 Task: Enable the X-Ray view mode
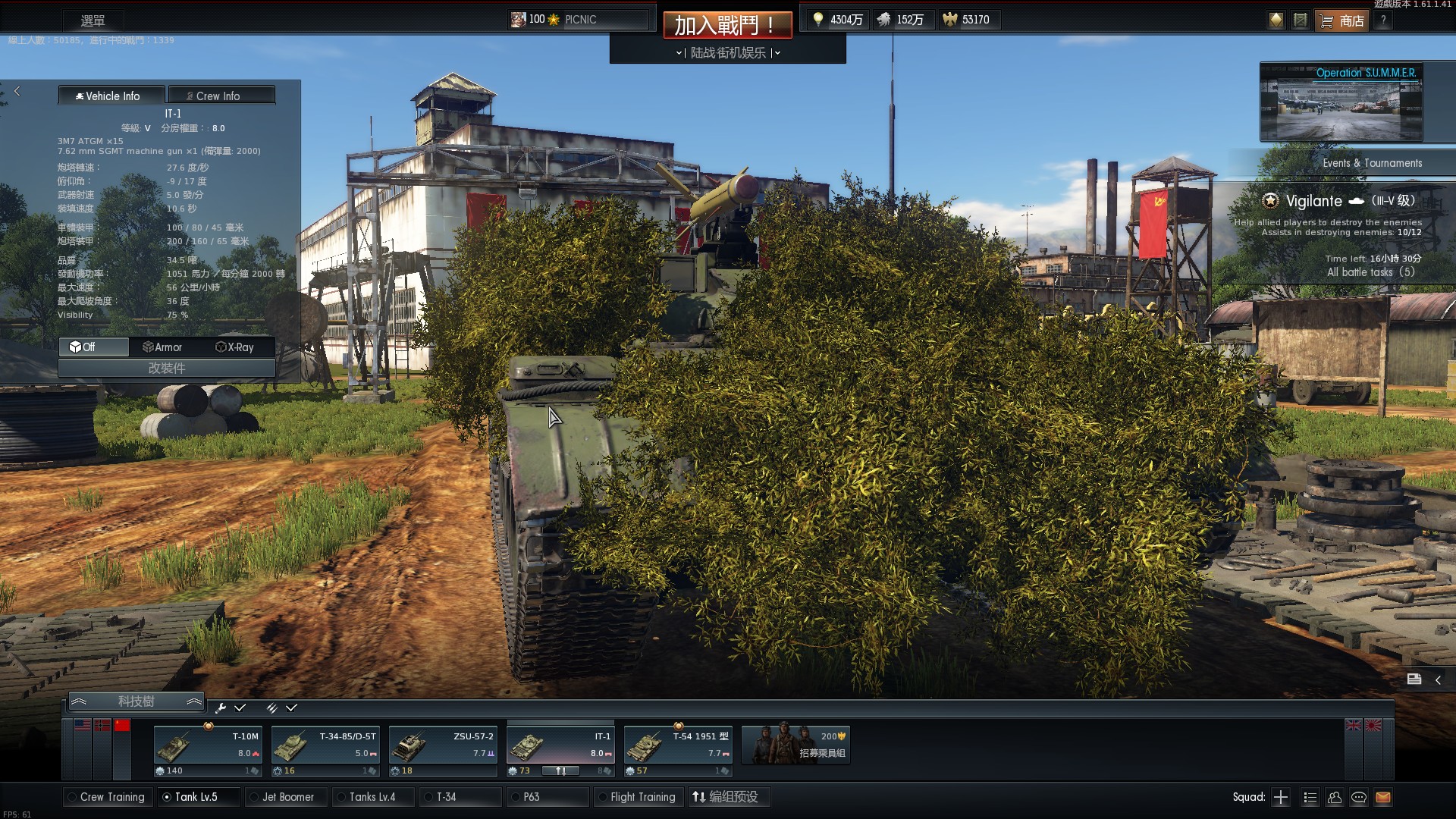235,347
